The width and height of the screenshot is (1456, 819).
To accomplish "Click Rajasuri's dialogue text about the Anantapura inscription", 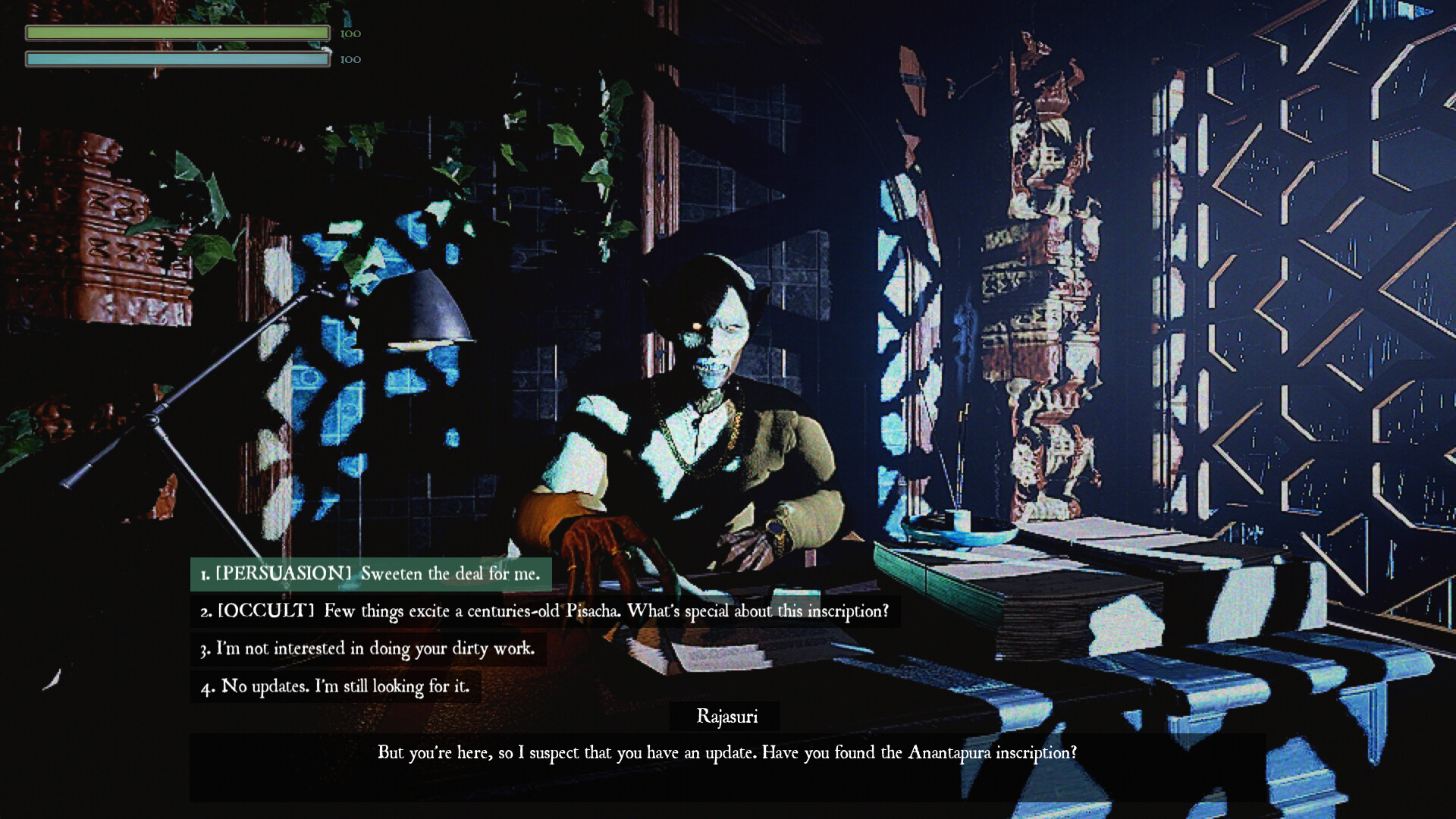I will pyautogui.click(x=726, y=753).
